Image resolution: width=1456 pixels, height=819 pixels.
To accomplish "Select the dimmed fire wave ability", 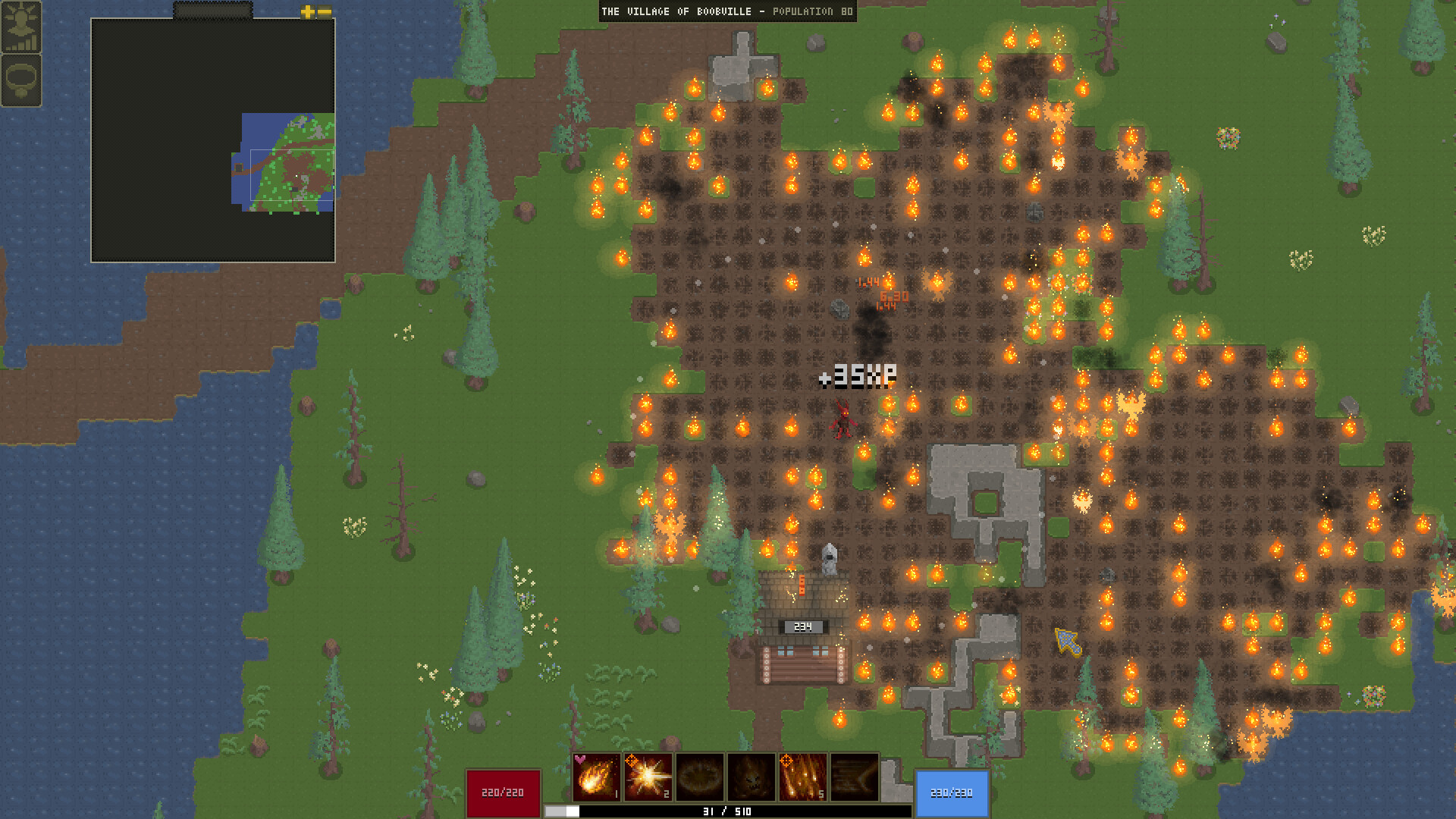I will [854, 777].
